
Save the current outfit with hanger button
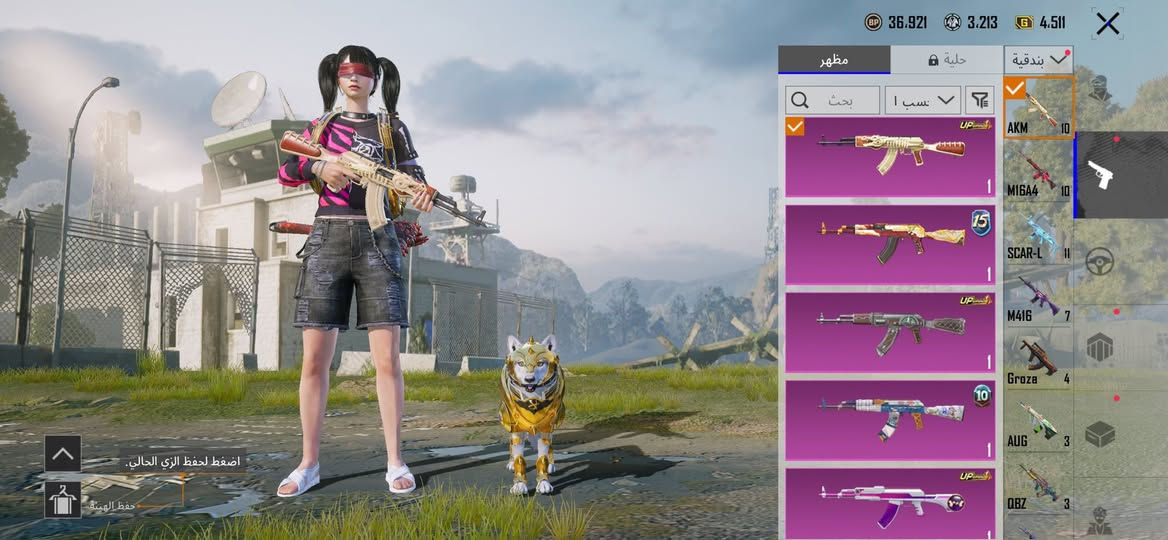click(62, 499)
